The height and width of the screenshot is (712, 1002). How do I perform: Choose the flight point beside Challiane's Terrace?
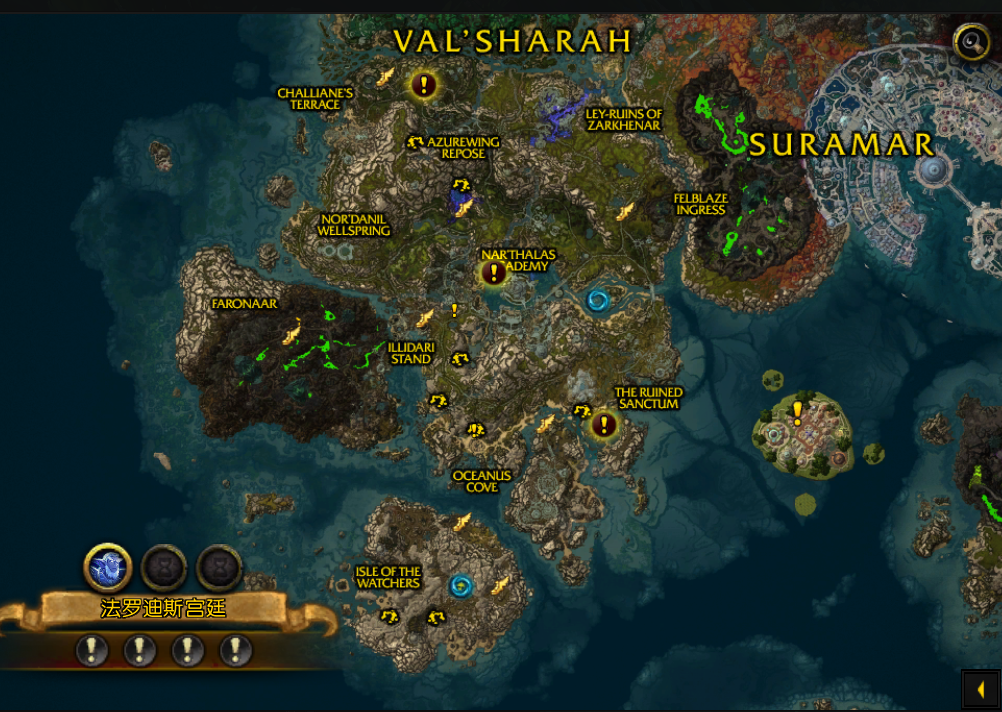click(384, 76)
